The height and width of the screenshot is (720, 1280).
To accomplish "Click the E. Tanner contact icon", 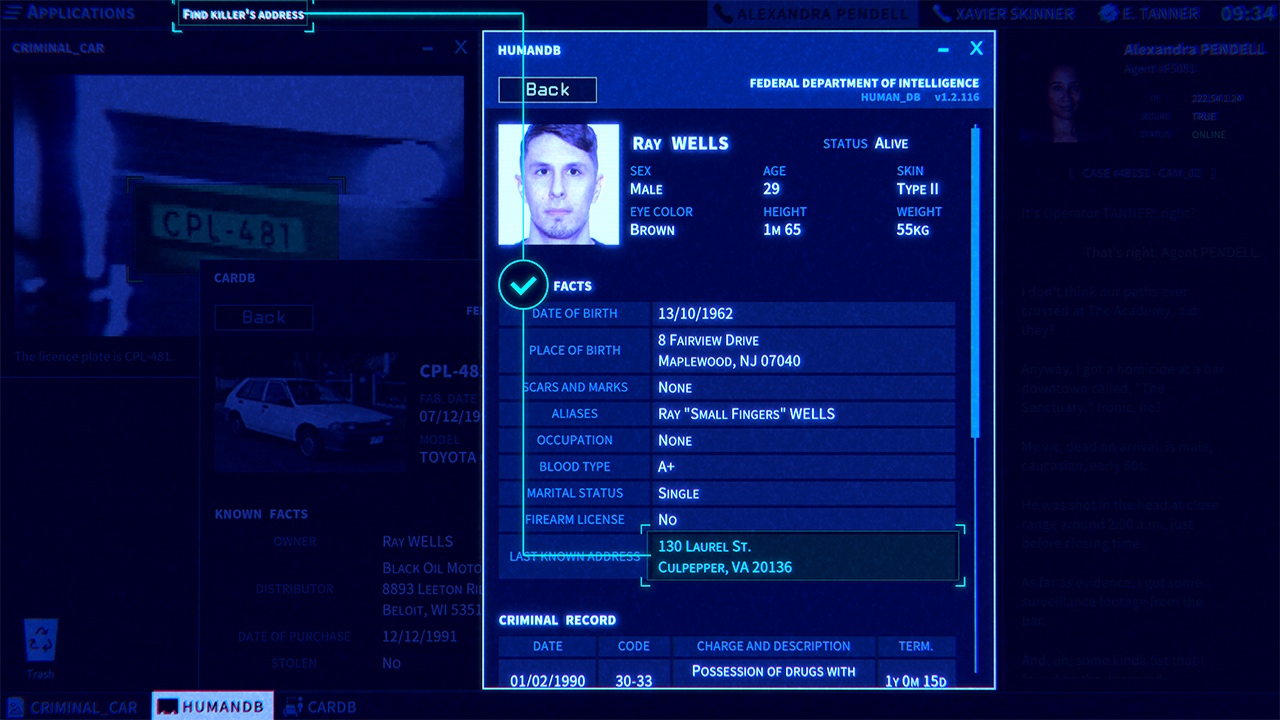I will (1106, 13).
